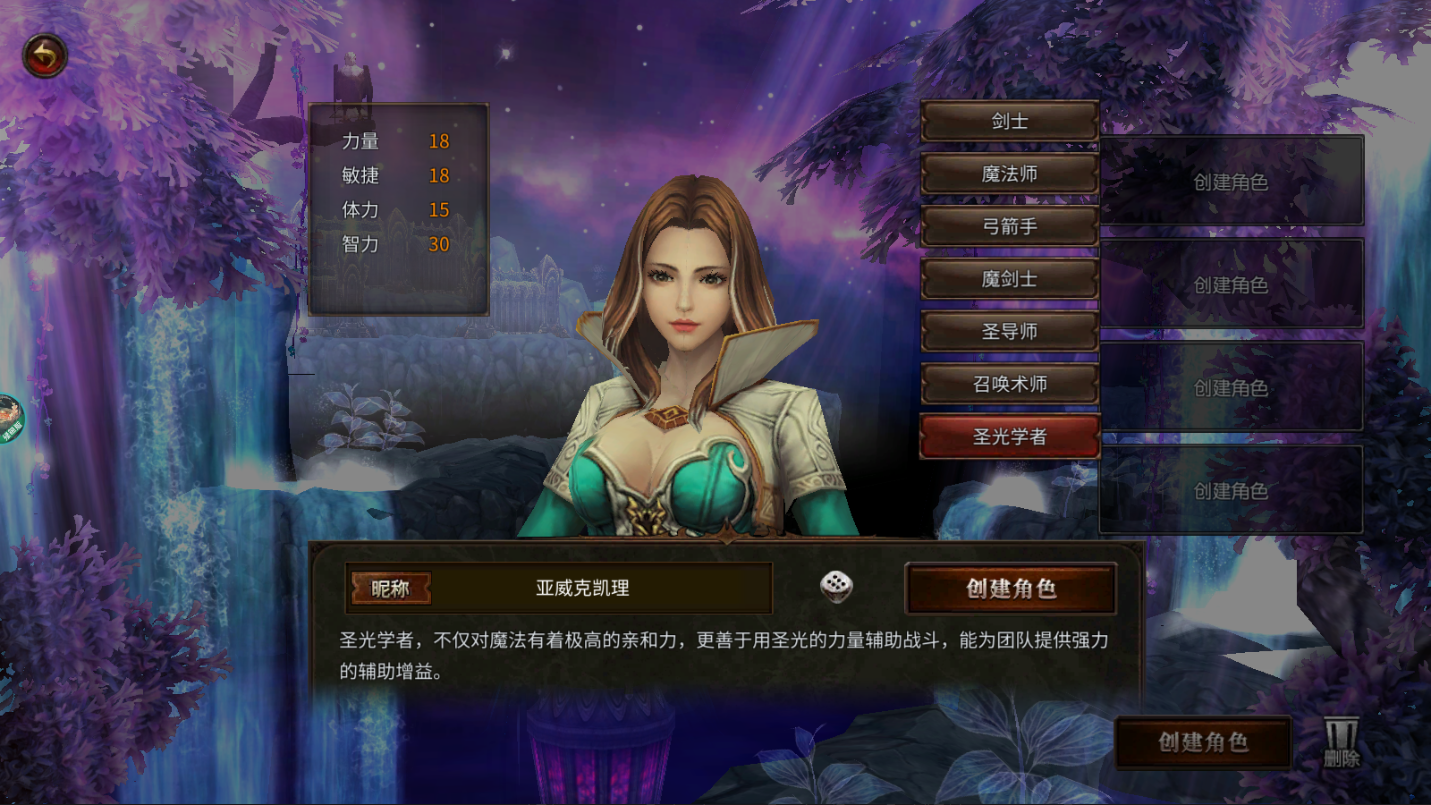
Task: Select the highlighted 圣光学者 class
Action: click(1009, 437)
